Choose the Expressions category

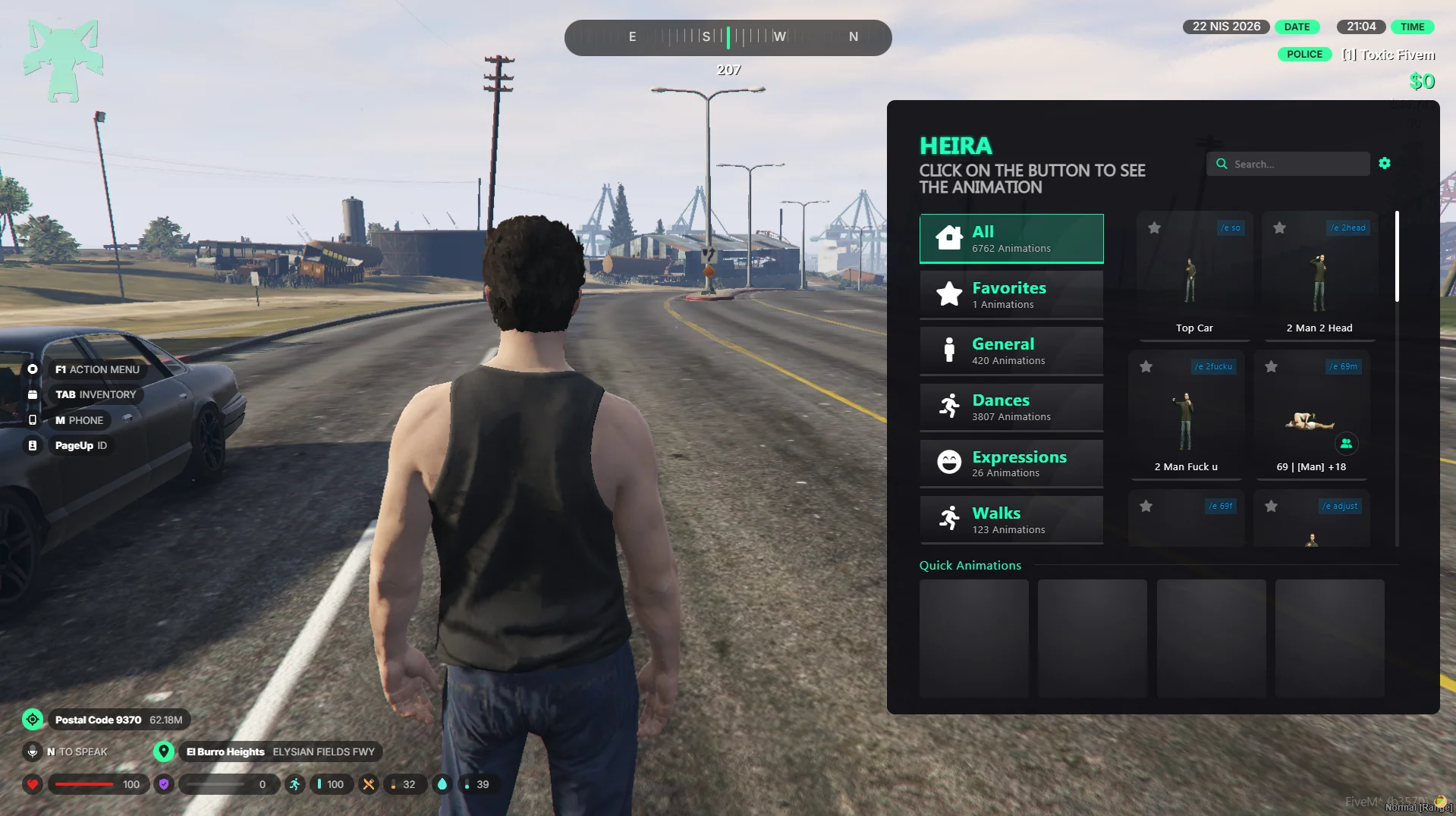1011,463
